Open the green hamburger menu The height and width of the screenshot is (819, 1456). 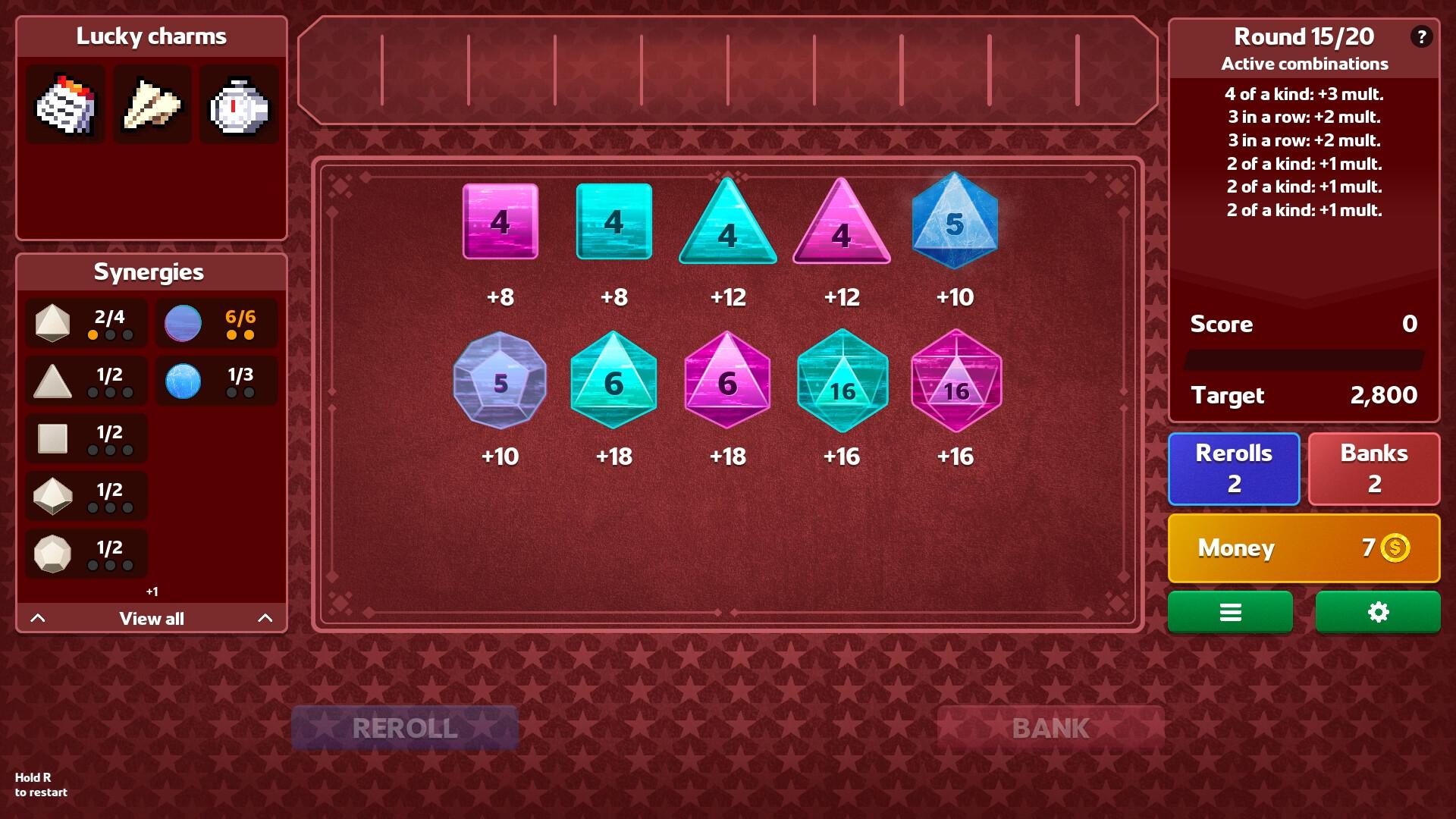[1230, 612]
